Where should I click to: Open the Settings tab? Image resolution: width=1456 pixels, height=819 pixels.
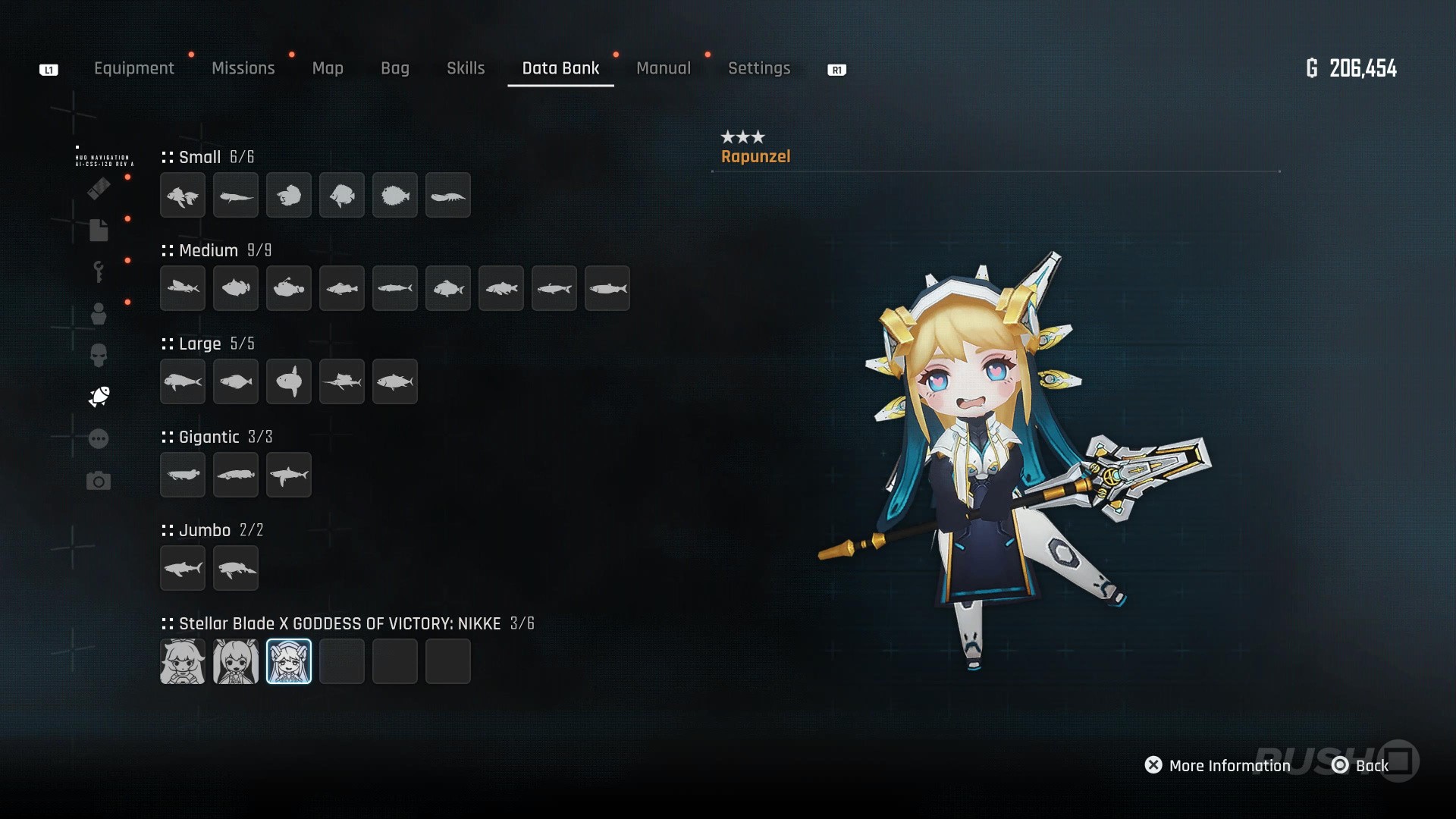click(x=759, y=68)
